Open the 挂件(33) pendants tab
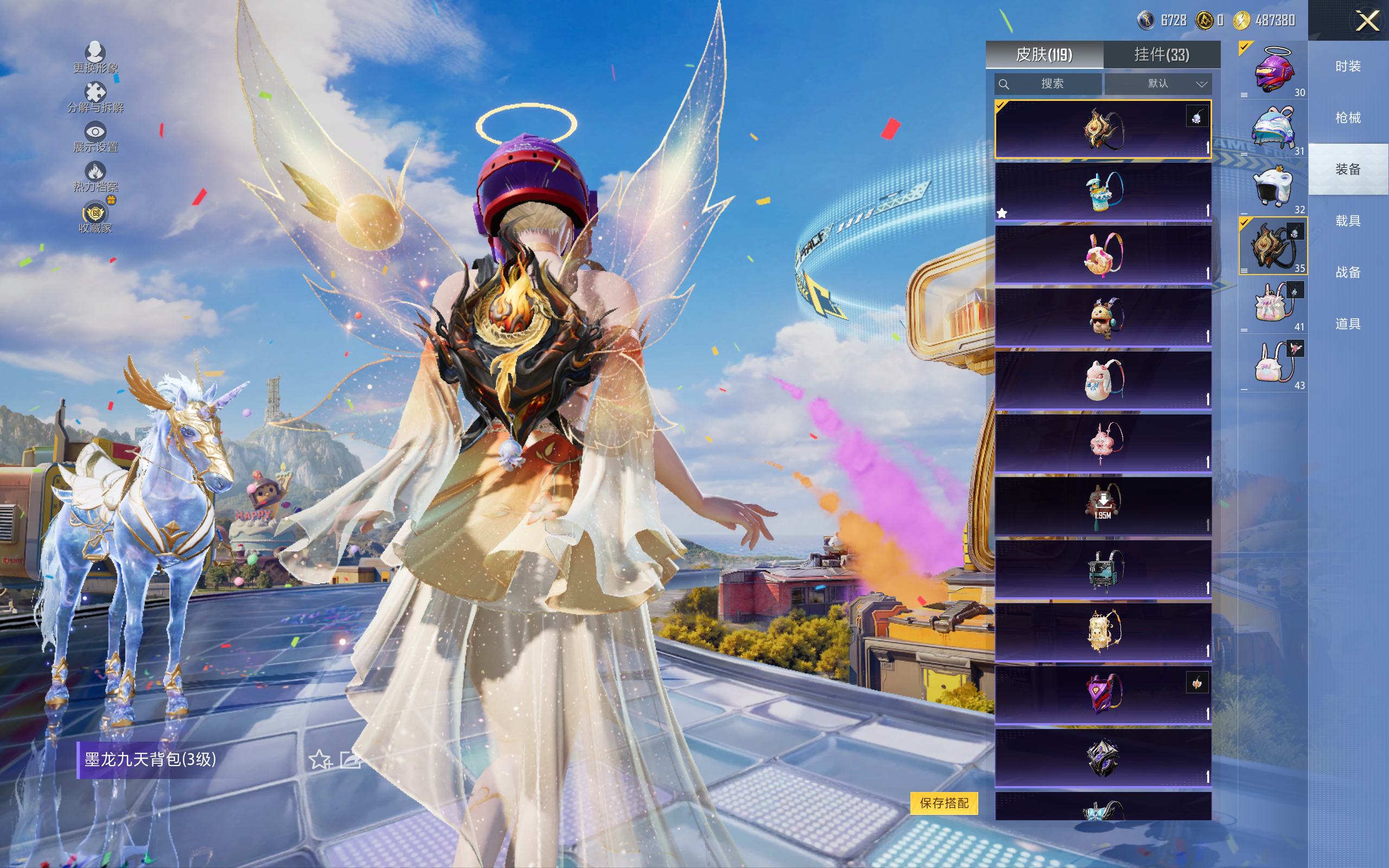The width and height of the screenshot is (1389, 868). (1161, 55)
